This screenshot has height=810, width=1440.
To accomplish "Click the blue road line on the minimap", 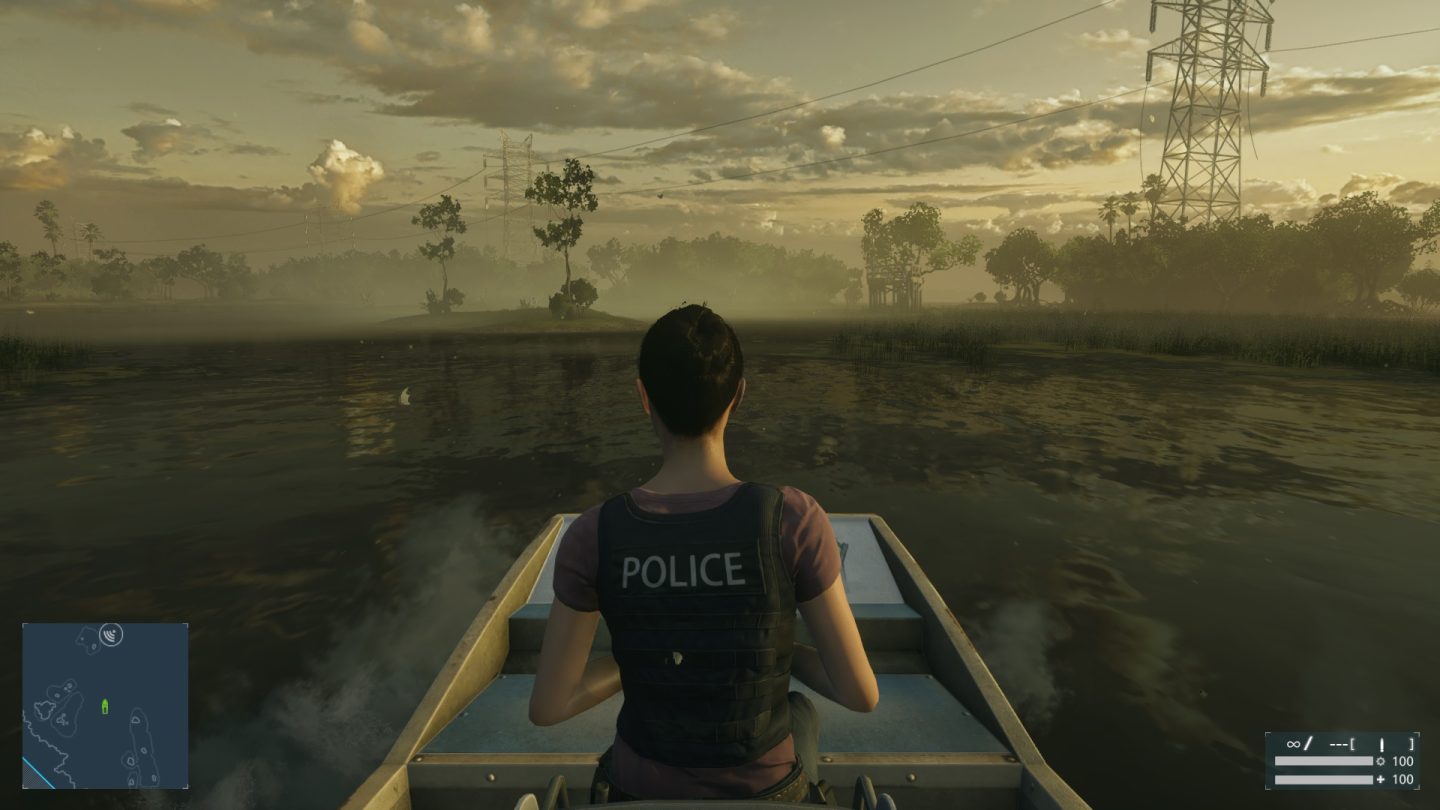I will (x=39, y=771).
